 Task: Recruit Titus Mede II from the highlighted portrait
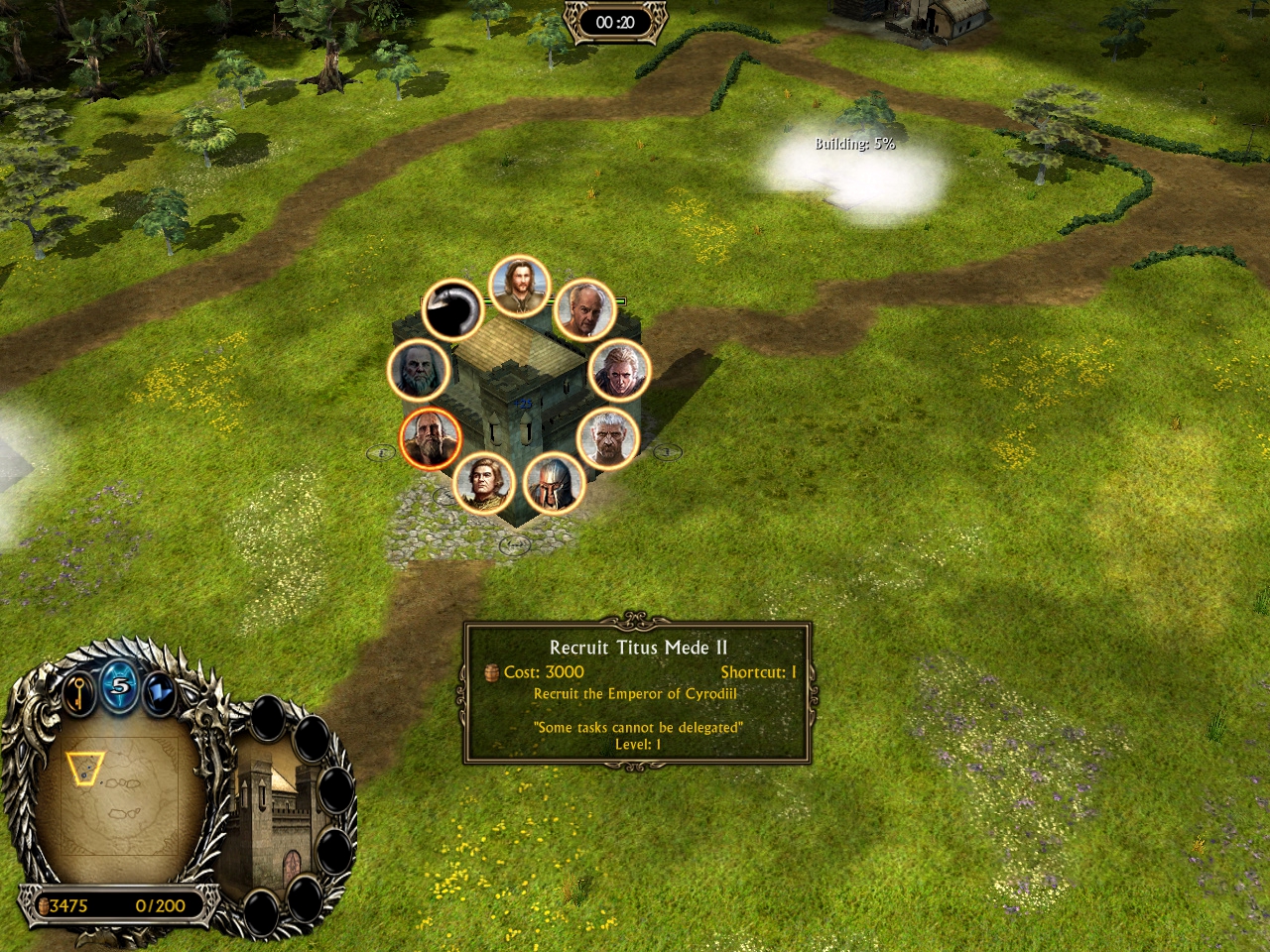pyautogui.click(x=431, y=438)
